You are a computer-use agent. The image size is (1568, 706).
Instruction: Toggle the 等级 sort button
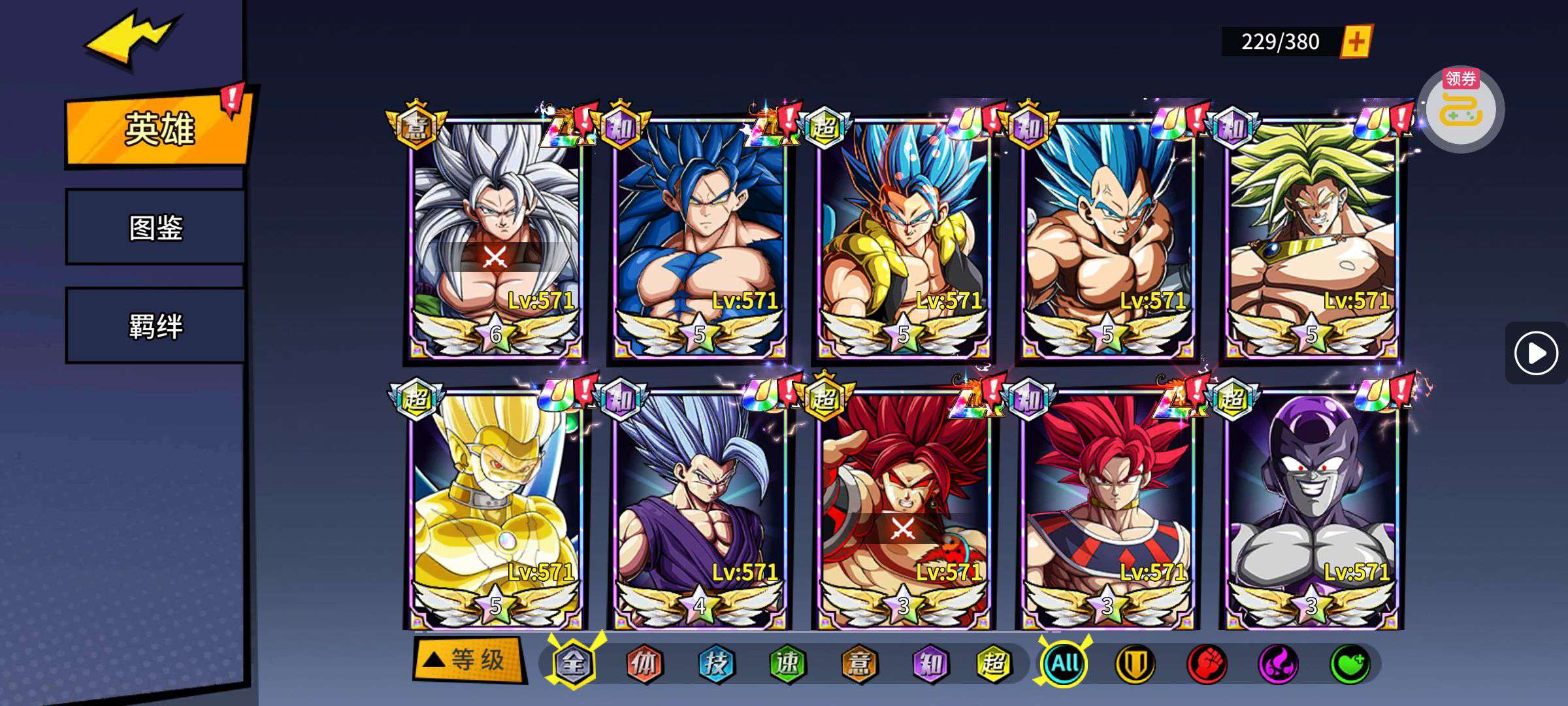coord(468,660)
